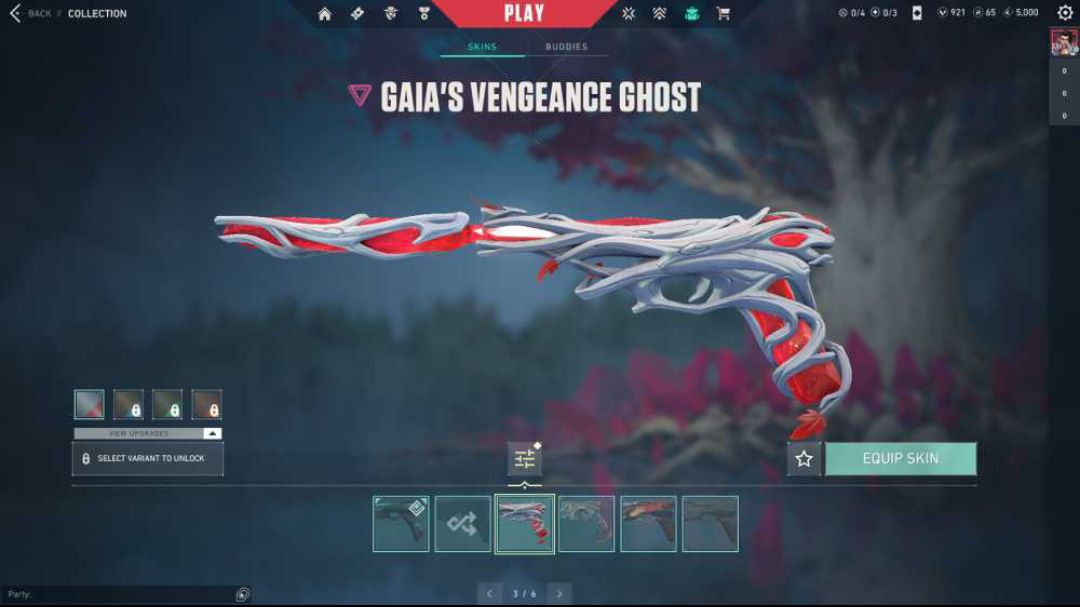This screenshot has height=607, width=1080.
Task: Open the player avatar in the social panel
Action: point(1063,43)
